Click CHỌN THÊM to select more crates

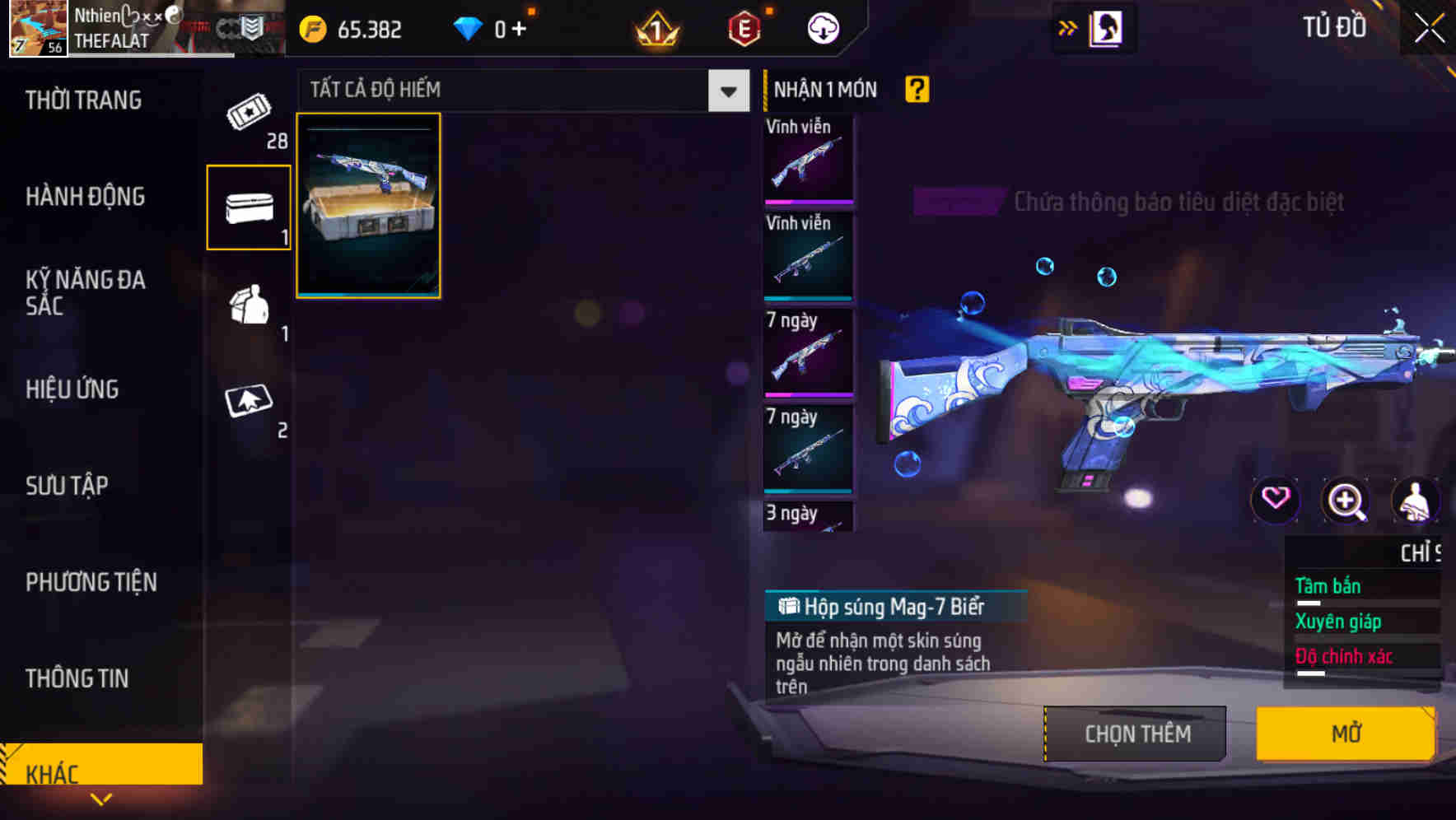tap(1134, 733)
